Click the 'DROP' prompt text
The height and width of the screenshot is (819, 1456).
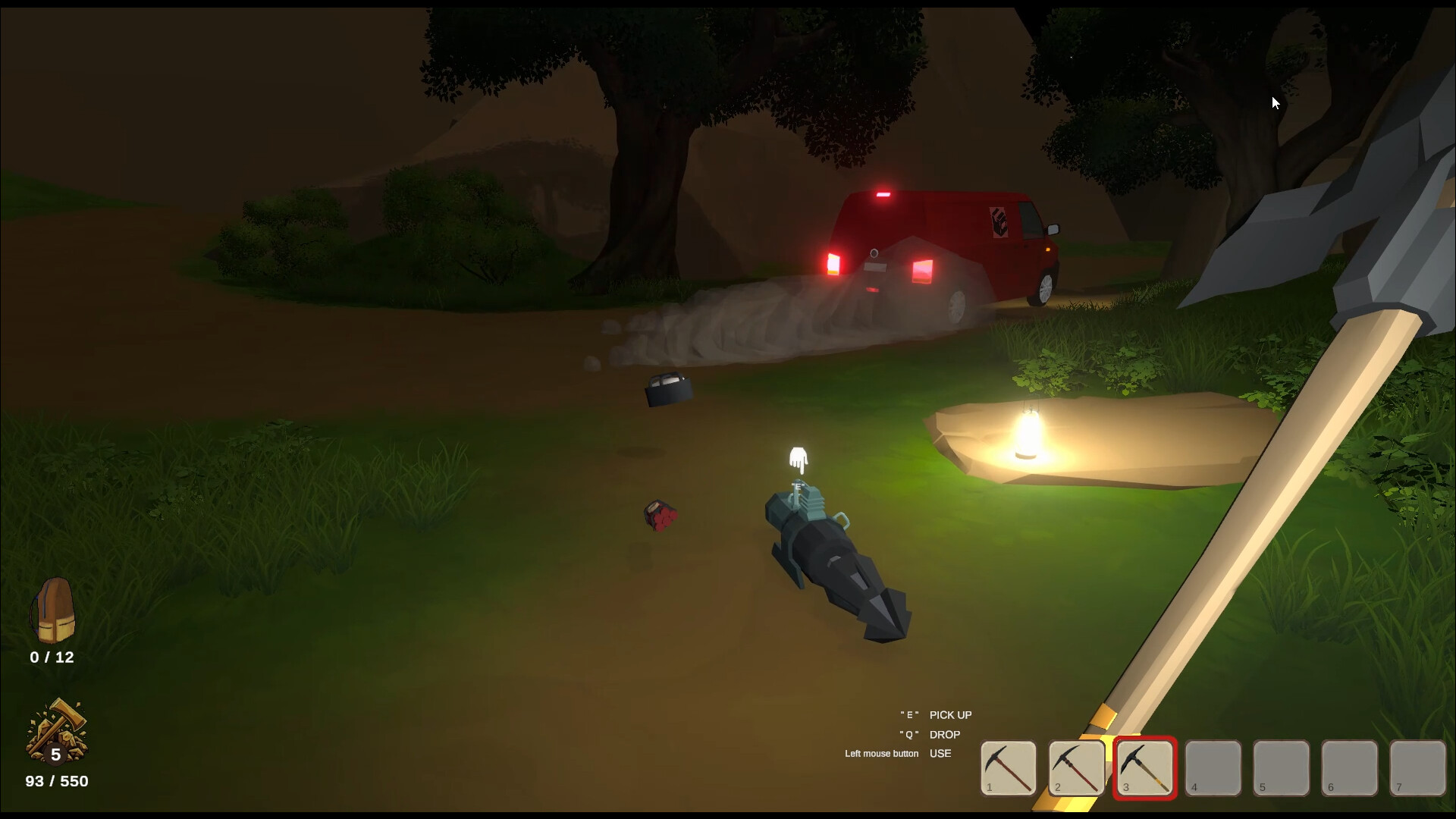(944, 734)
